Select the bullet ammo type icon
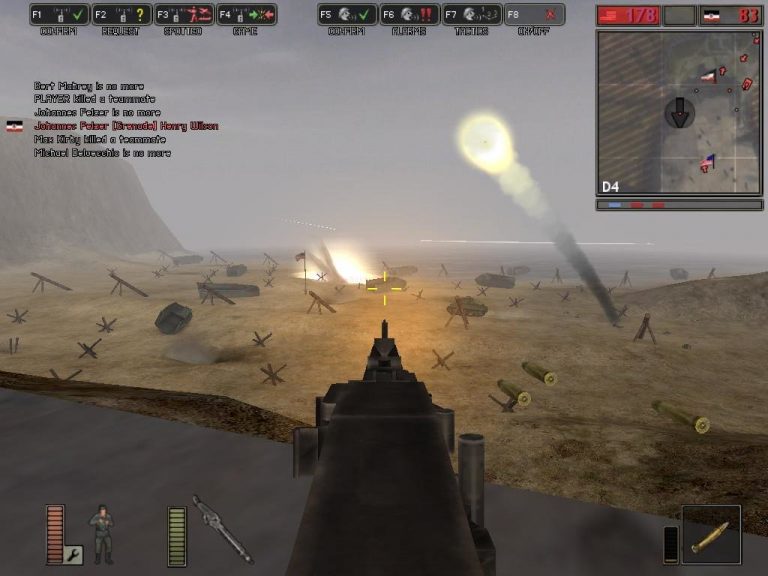Image resolution: width=768 pixels, height=576 pixels. tap(711, 534)
